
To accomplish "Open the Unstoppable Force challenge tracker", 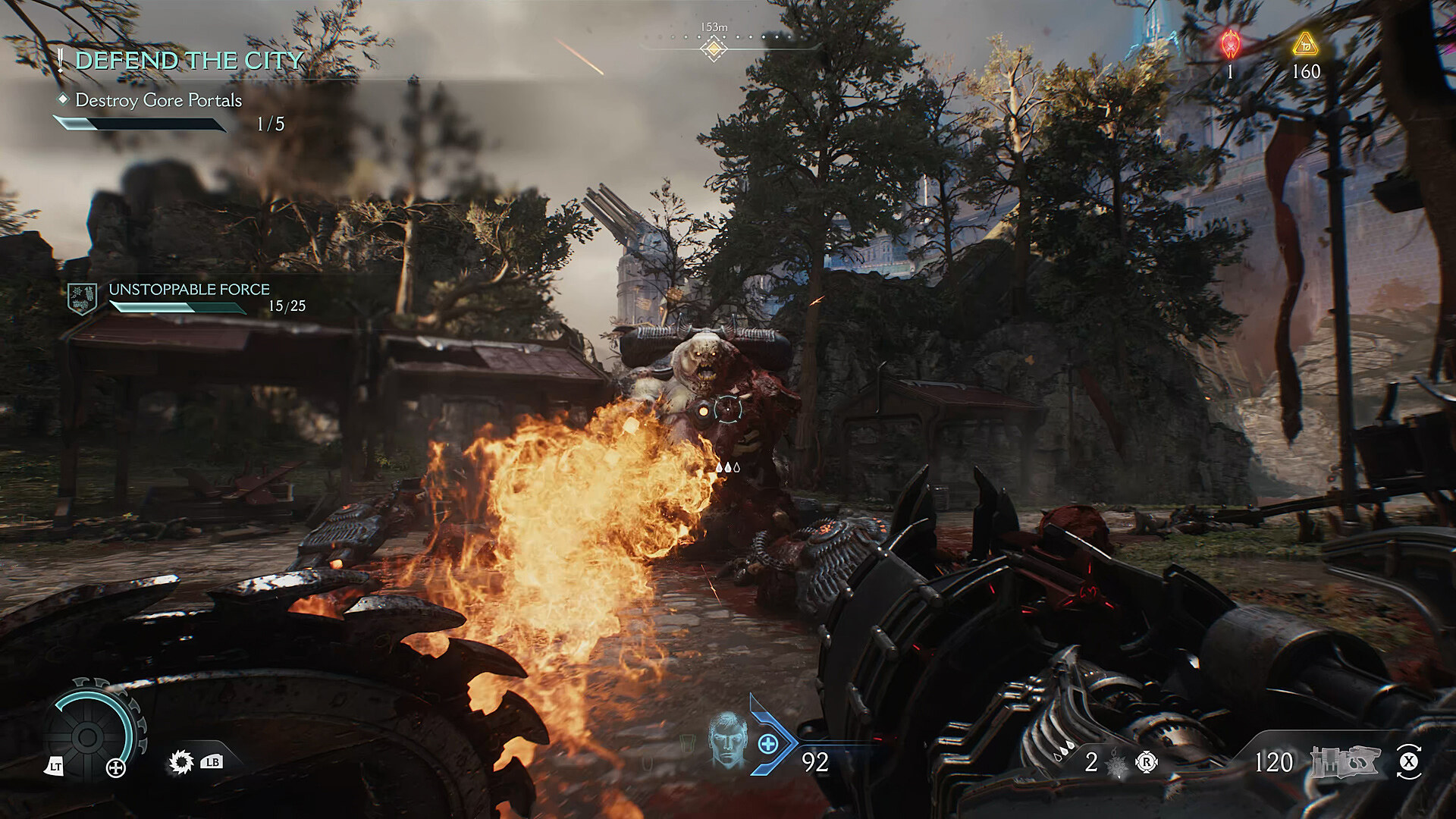I will 190,290.
